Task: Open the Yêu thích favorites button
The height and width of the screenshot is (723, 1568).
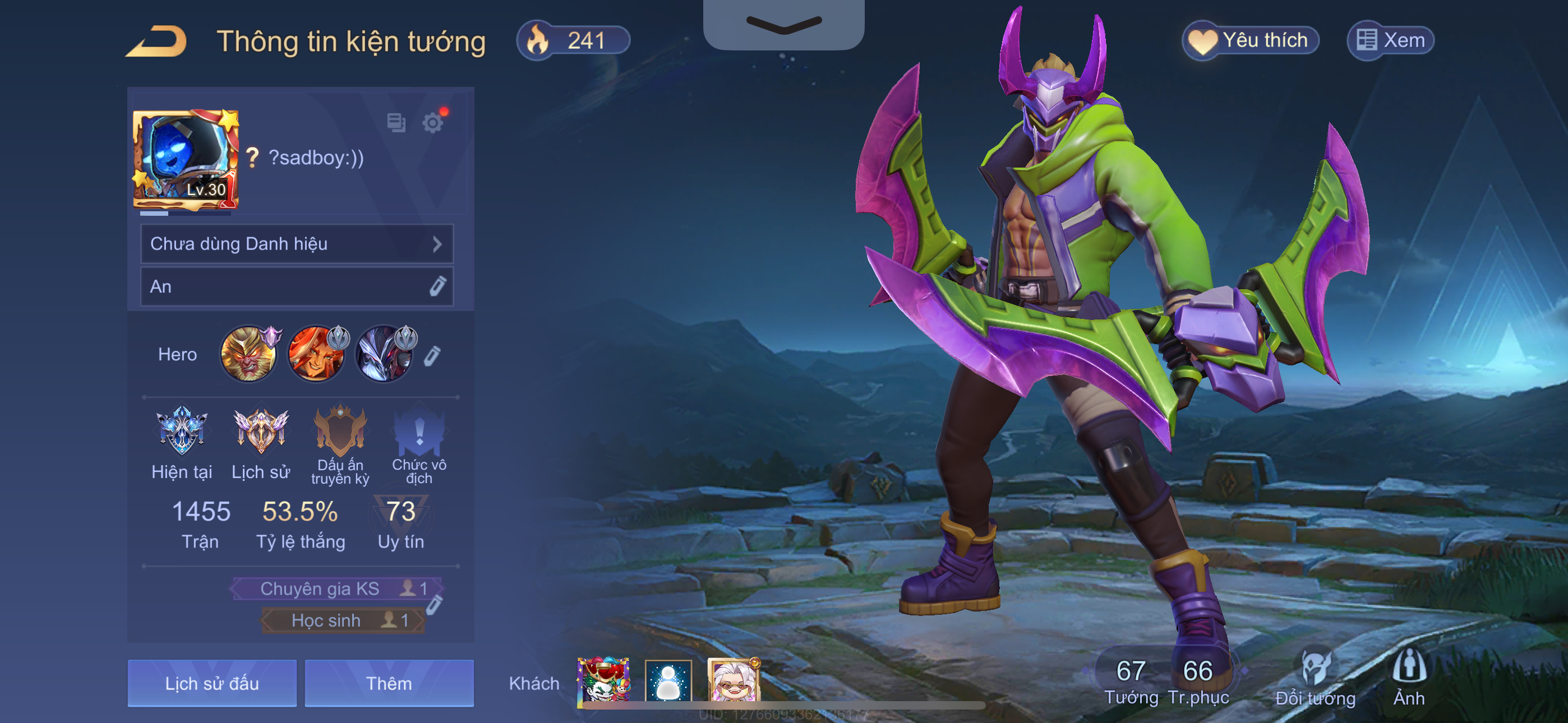Action: pyautogui.click(x=1251, y=41)
